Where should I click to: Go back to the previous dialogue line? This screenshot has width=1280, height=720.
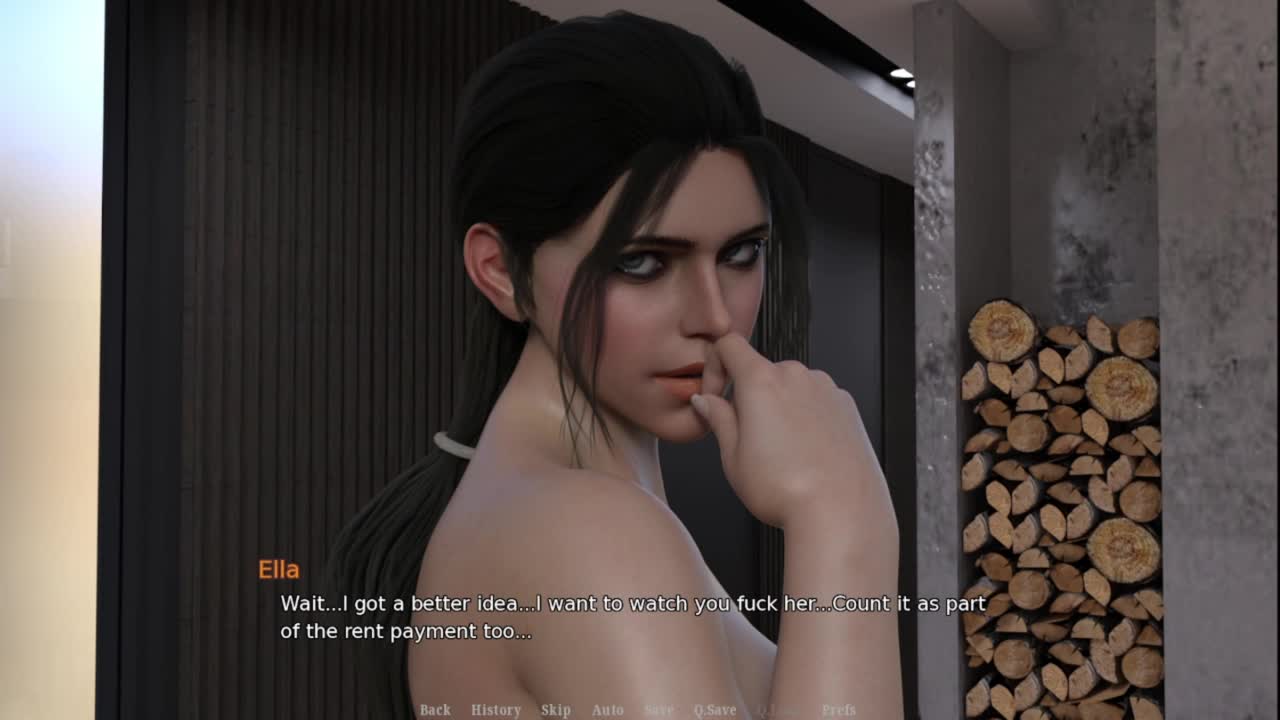[x=435, y=710]
